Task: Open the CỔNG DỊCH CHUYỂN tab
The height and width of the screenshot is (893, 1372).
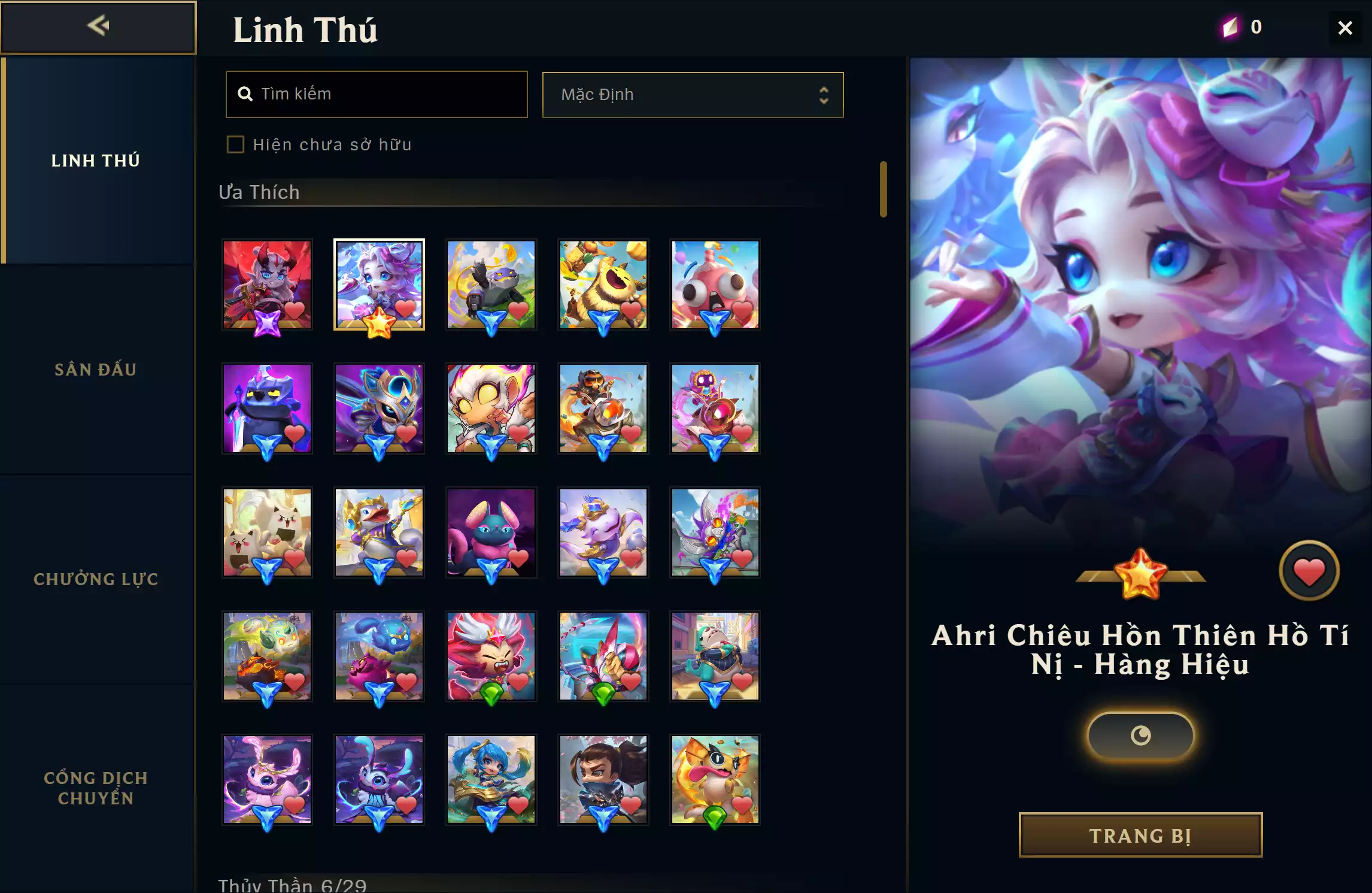Action: tap(97, 788)
